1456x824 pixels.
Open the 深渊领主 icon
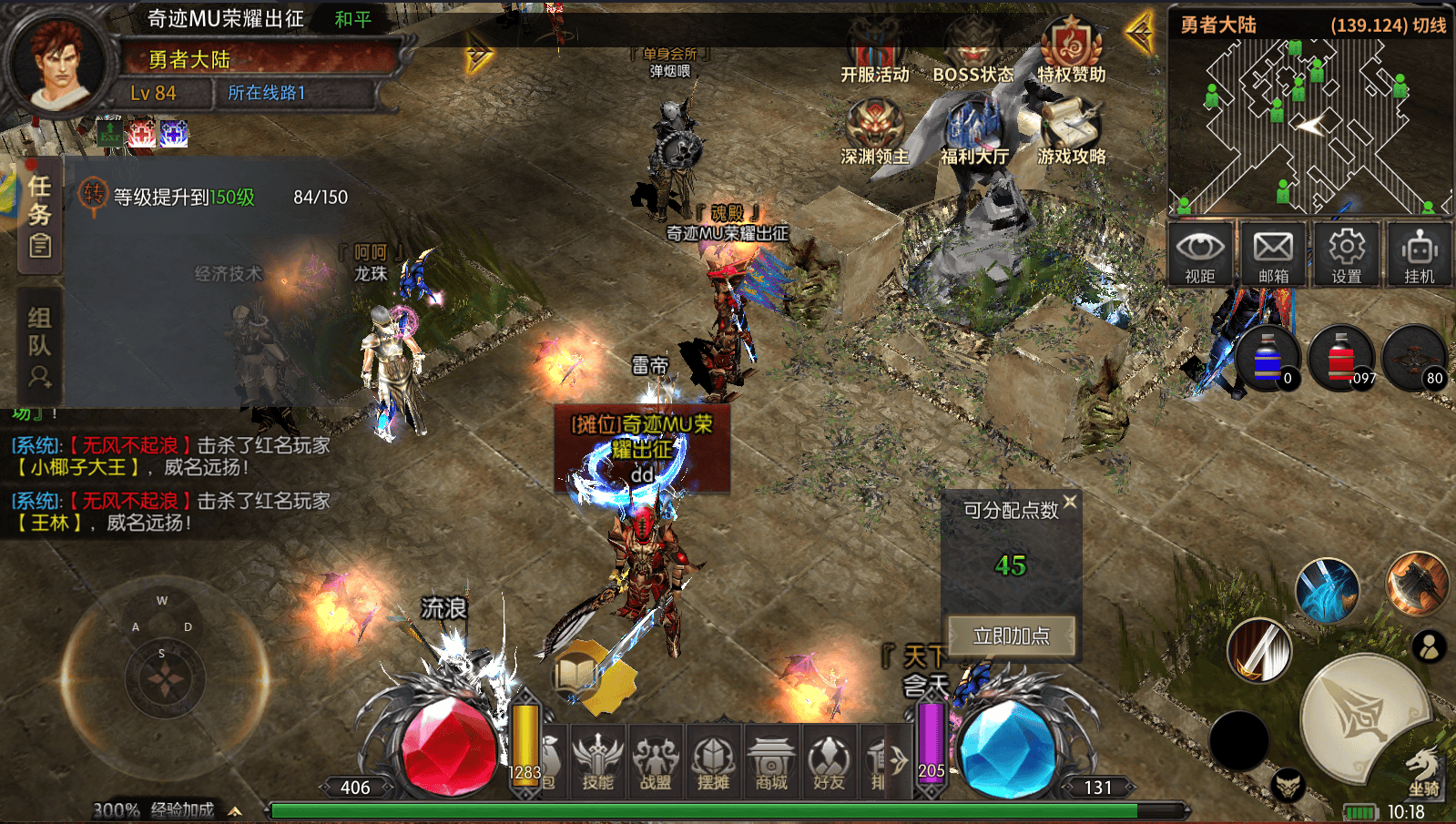tap(874, 131)
